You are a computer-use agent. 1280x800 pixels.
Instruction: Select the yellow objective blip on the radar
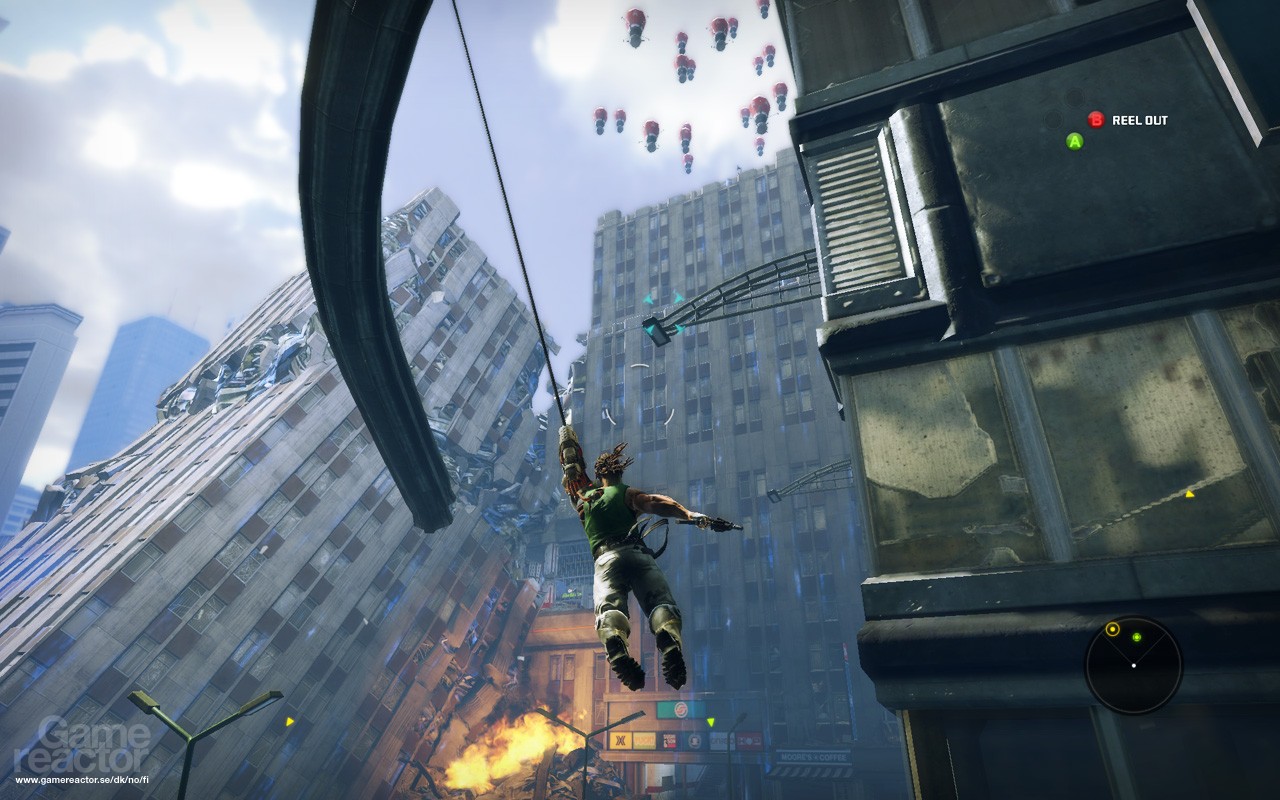pyautogui.click(x=1113, y=629)
